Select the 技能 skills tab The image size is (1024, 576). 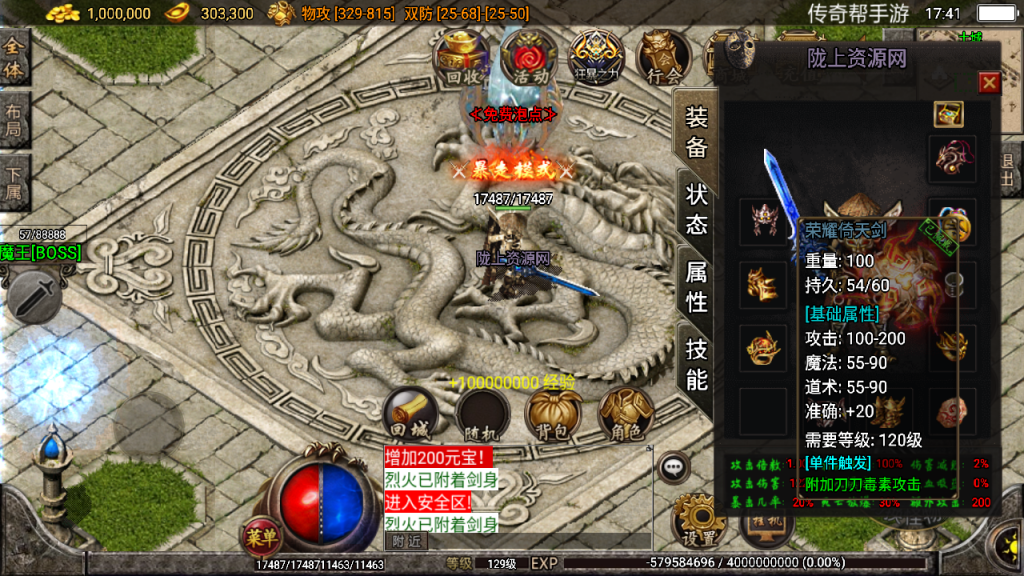pyautogui.click(x=696, y=364)
